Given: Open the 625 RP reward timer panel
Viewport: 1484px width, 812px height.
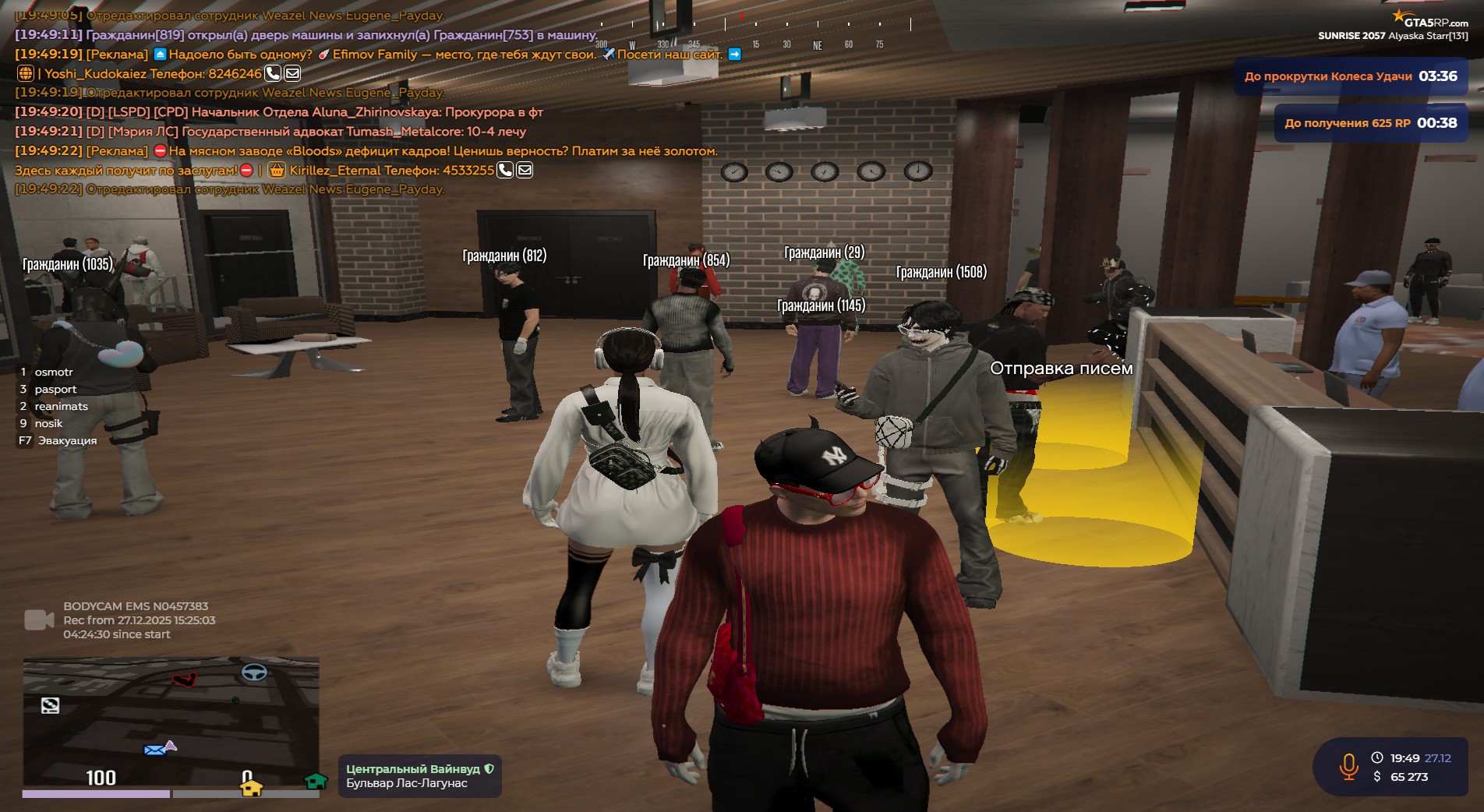Looking at the screenshot, I should (1370, 123).
